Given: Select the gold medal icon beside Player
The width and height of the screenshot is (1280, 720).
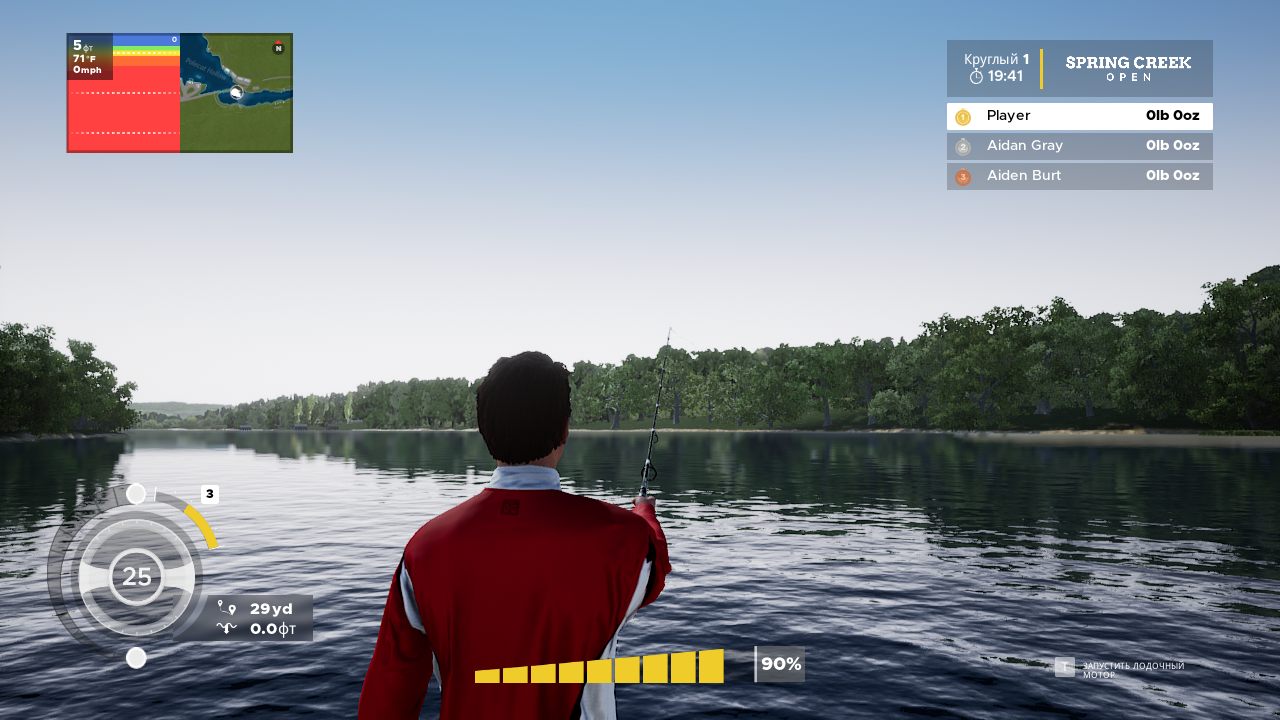Looking at the screenshot, I should pyautogui.click(x=963, y=116).
